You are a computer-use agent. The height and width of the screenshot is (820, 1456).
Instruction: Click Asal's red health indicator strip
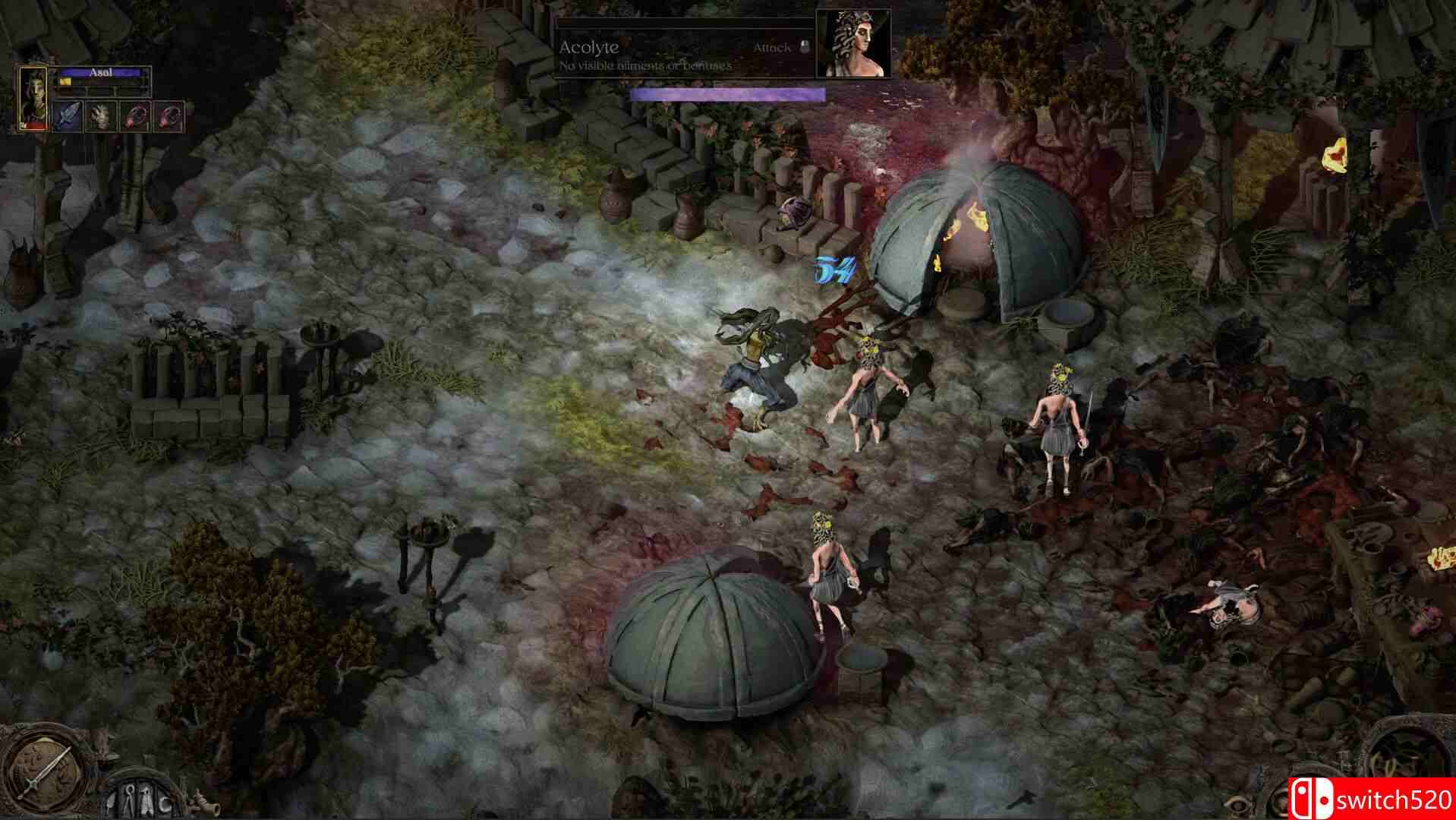click(x=32, y=127)
